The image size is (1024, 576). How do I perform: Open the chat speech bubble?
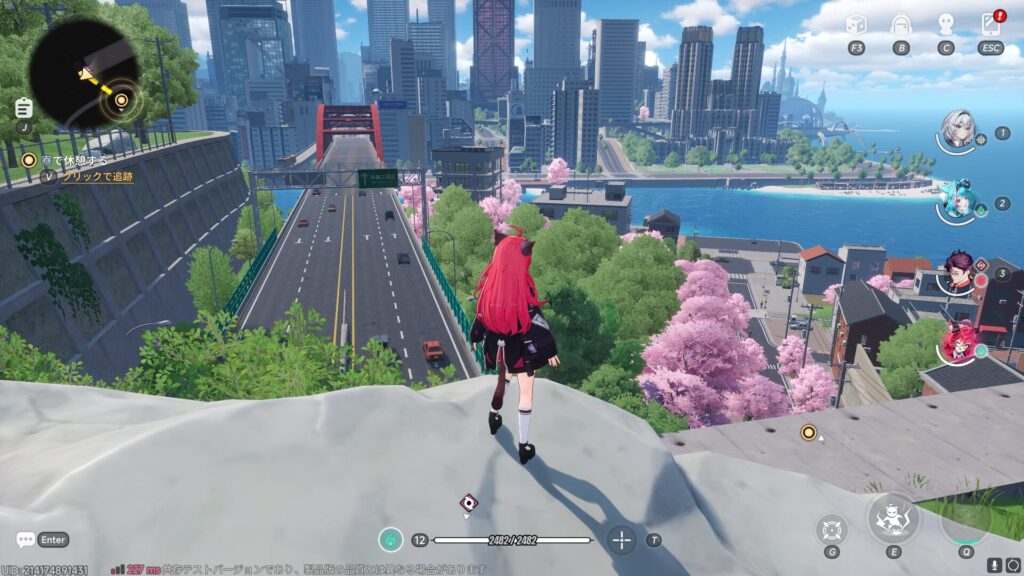(26, 540)
